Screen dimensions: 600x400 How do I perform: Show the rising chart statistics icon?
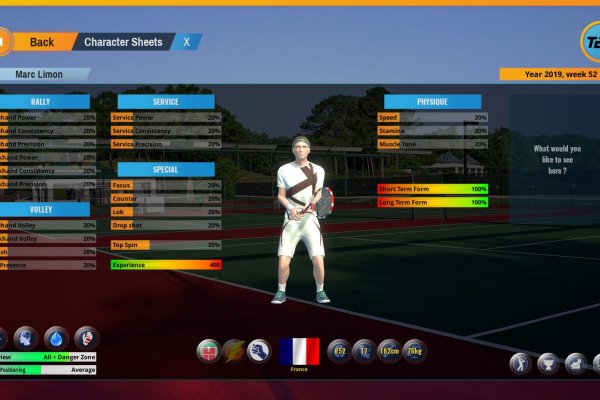pyautogui.click(x=575, y=363)
